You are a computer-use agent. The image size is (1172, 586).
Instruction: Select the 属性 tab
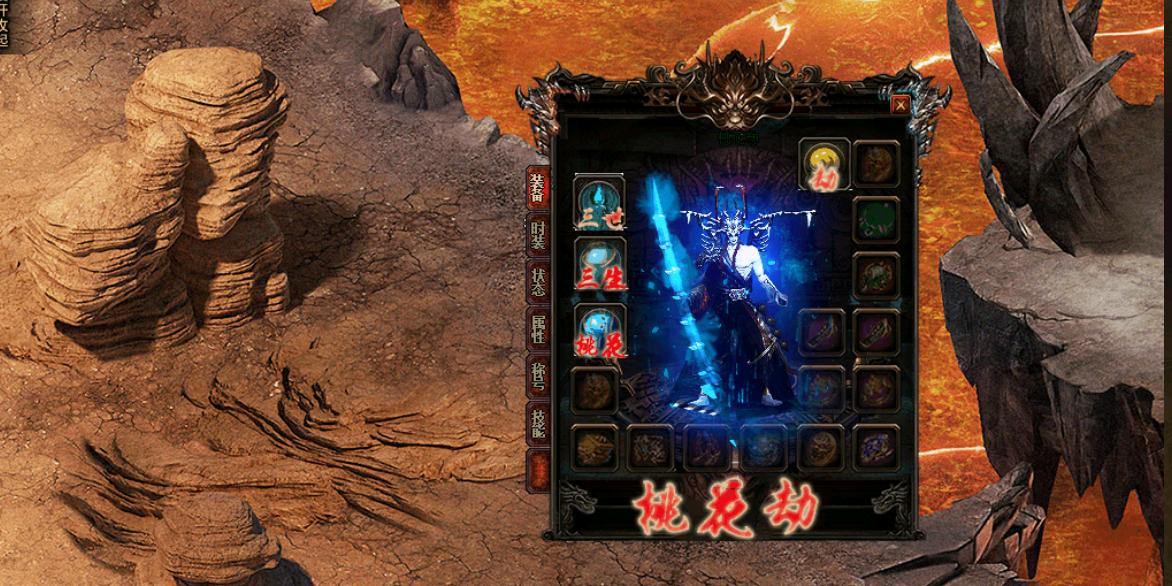coord(538,328)
